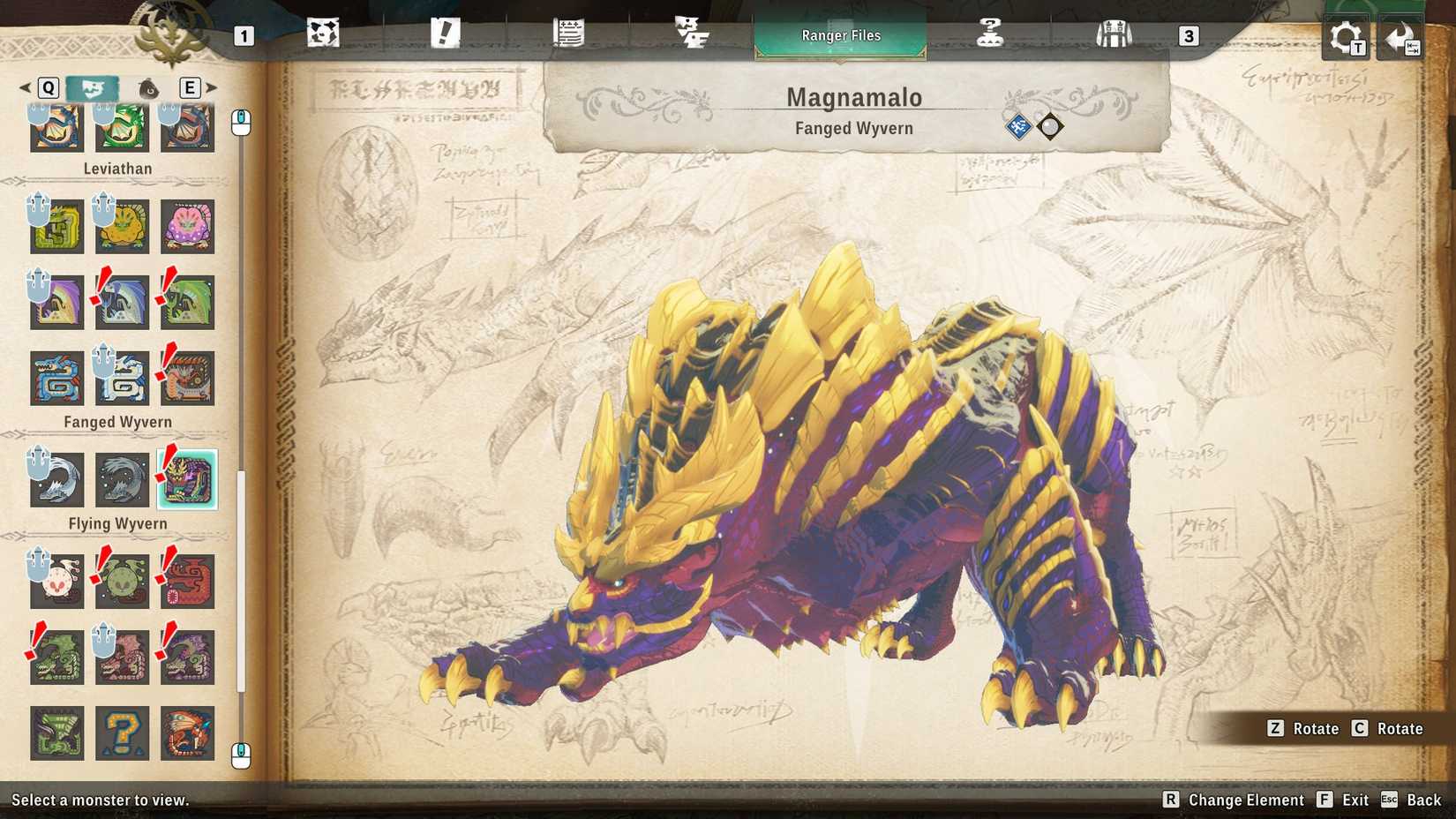Click the Z Rotate button at bottom right

[x=1302, y=729]
